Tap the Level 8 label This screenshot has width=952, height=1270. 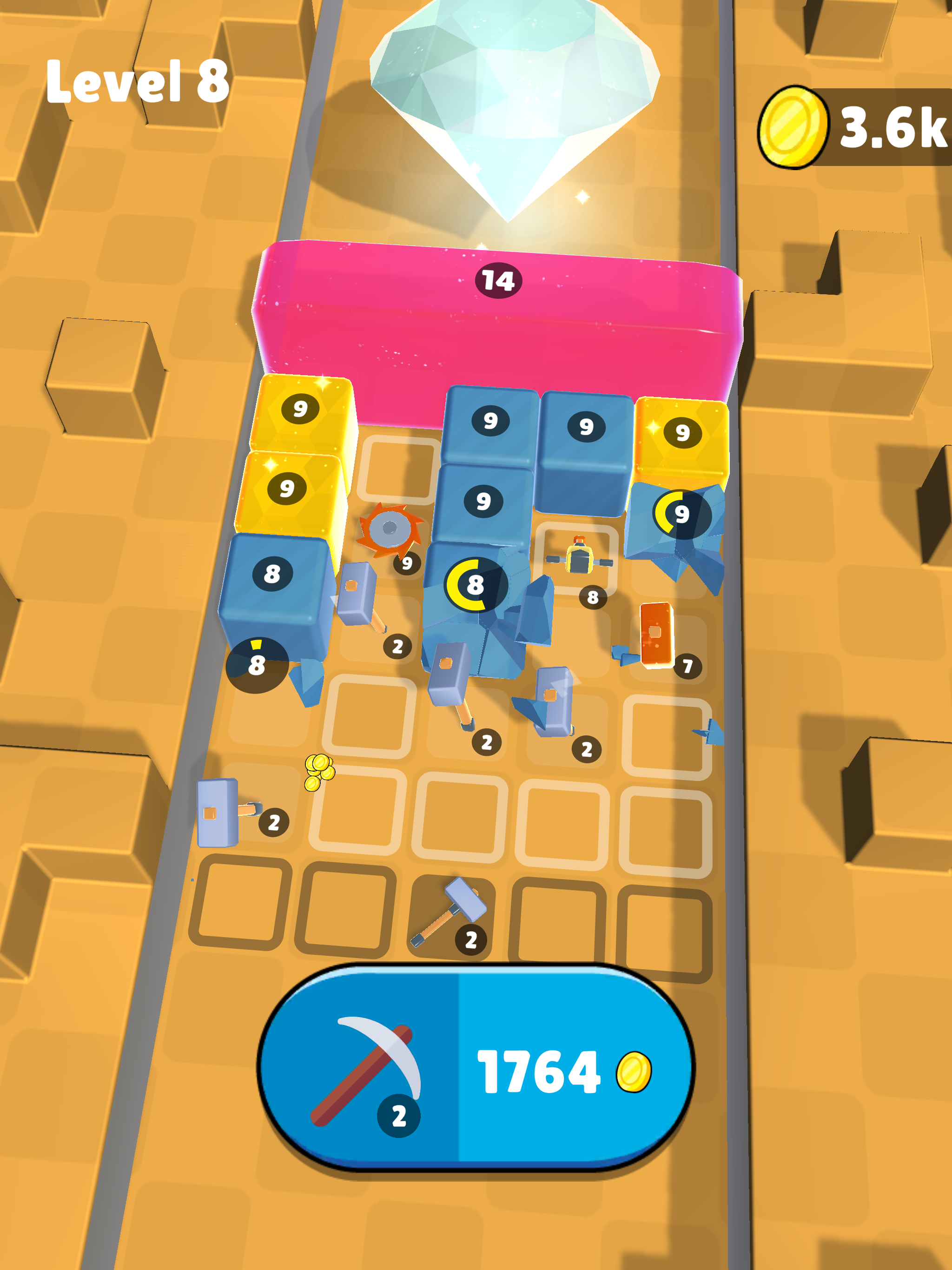point(137,81)
